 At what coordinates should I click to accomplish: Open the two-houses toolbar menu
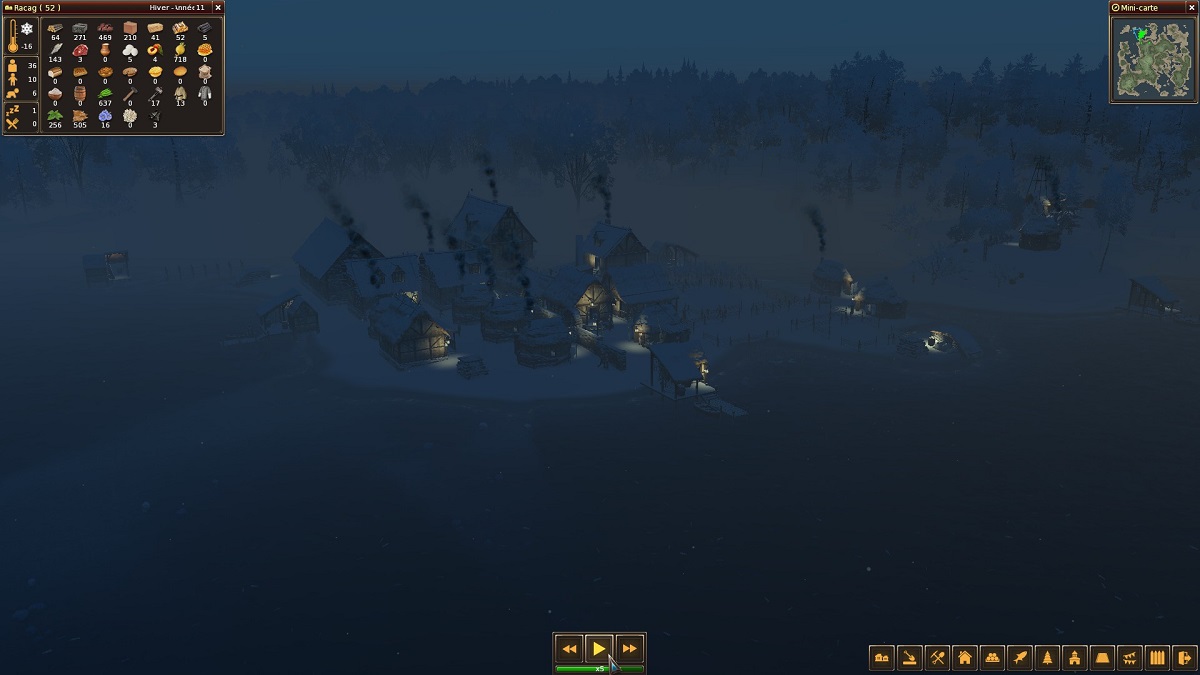[882, 657]
